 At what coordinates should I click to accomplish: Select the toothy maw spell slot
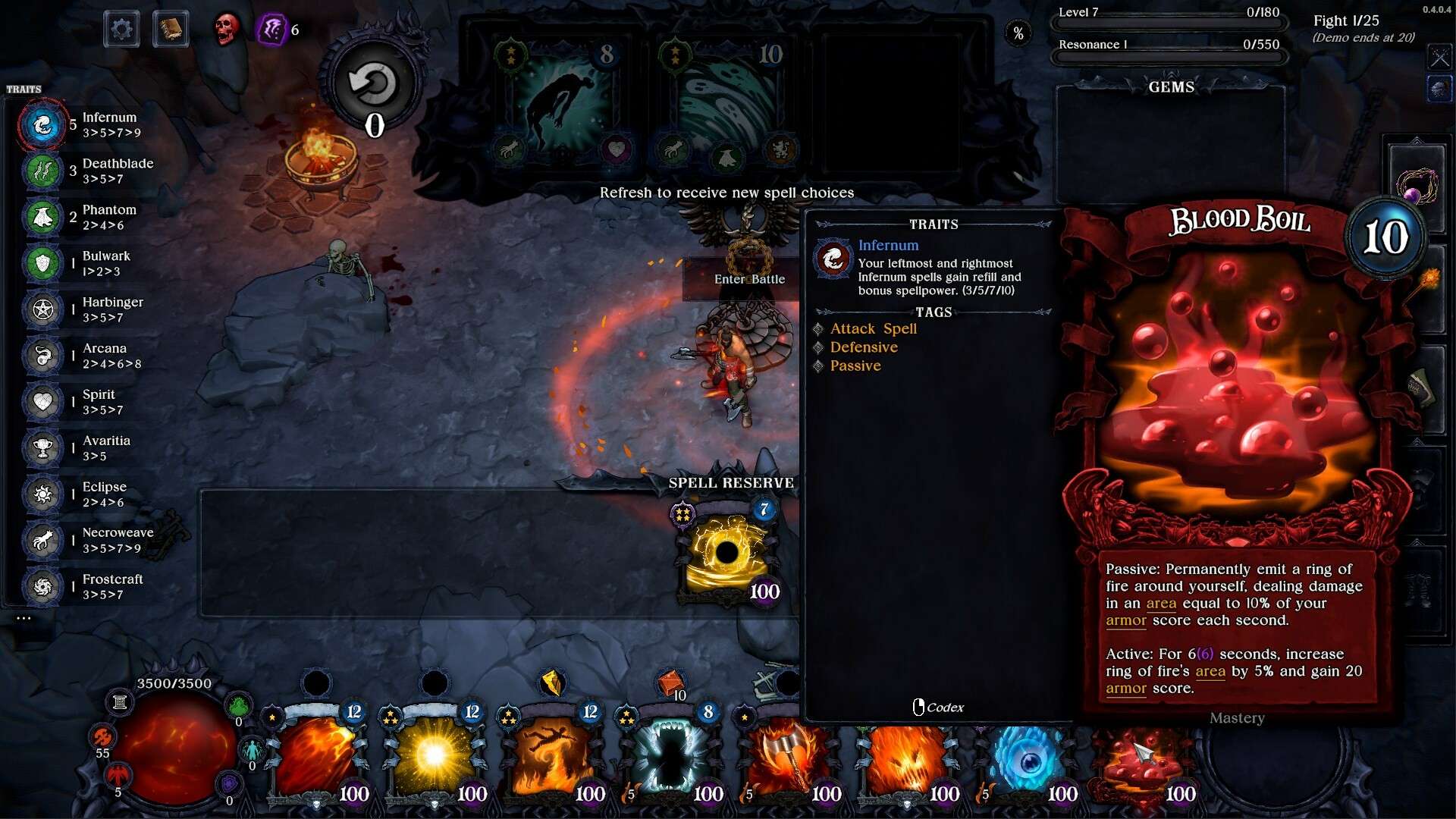tap(672, 762)
